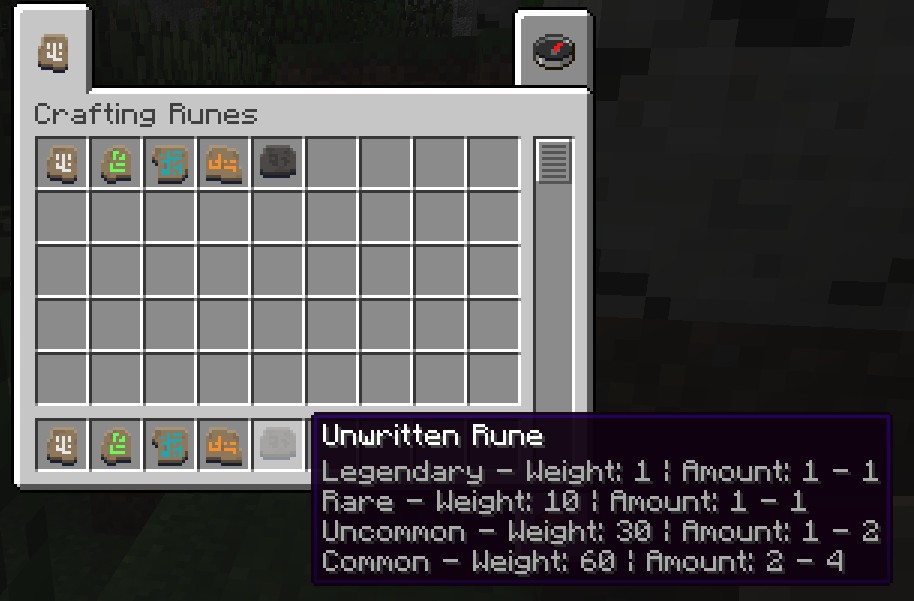The image size is (914, 601).
Task: Select the green rune hotbar slot
Action: pyautogui.click(x=117, y=445)
